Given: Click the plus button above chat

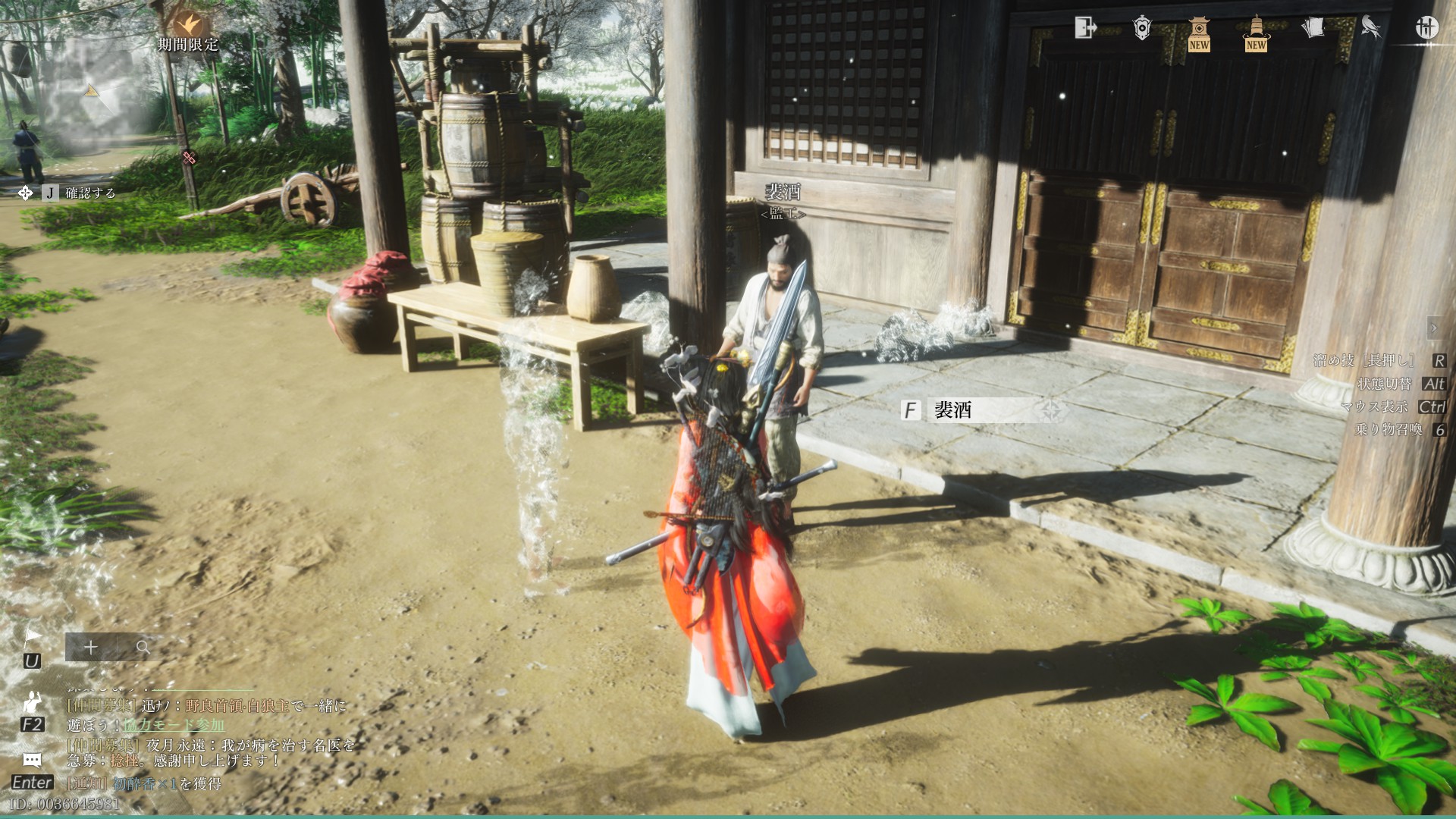Looking at the screenshot, I should (91, 648).
